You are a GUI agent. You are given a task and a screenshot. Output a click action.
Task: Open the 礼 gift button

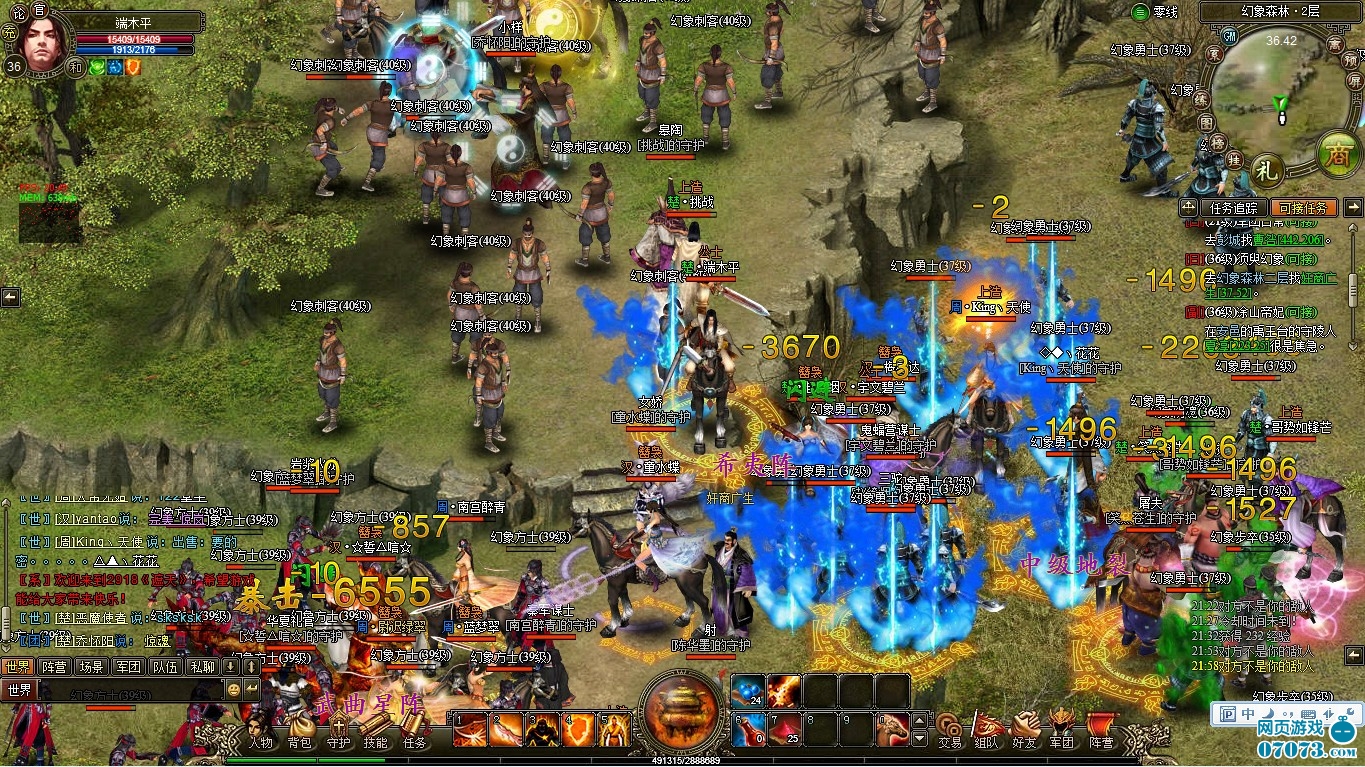tap(1267, 169)
